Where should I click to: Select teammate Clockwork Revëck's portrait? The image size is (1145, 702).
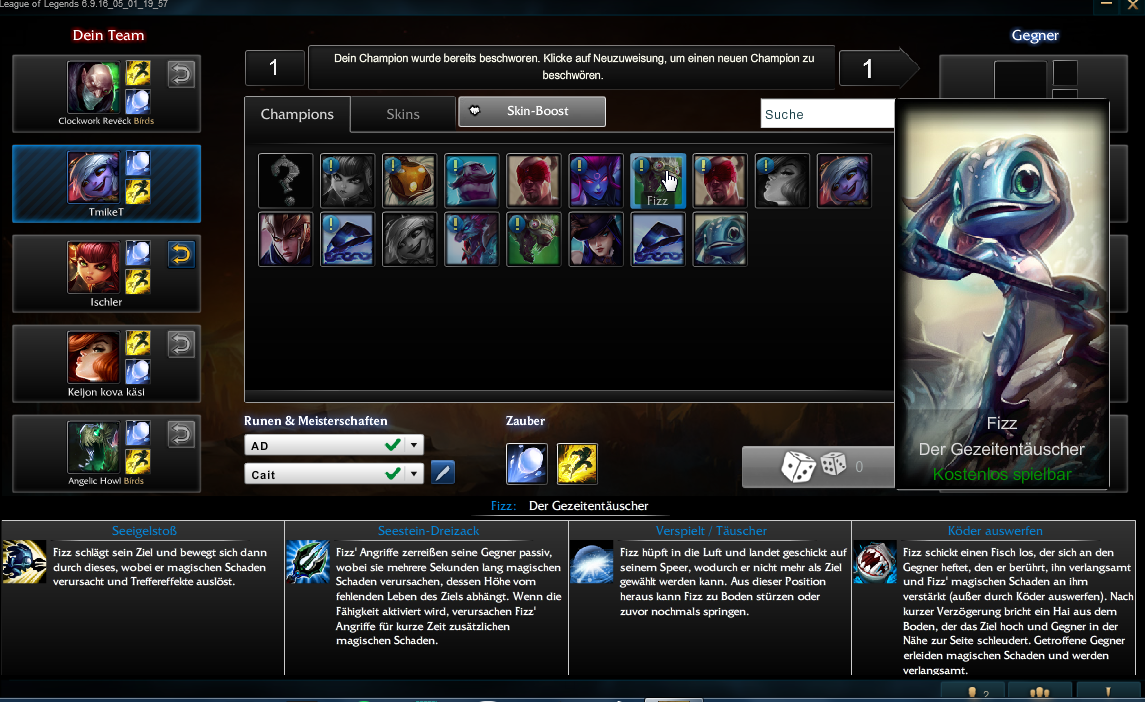coord(93,88)
